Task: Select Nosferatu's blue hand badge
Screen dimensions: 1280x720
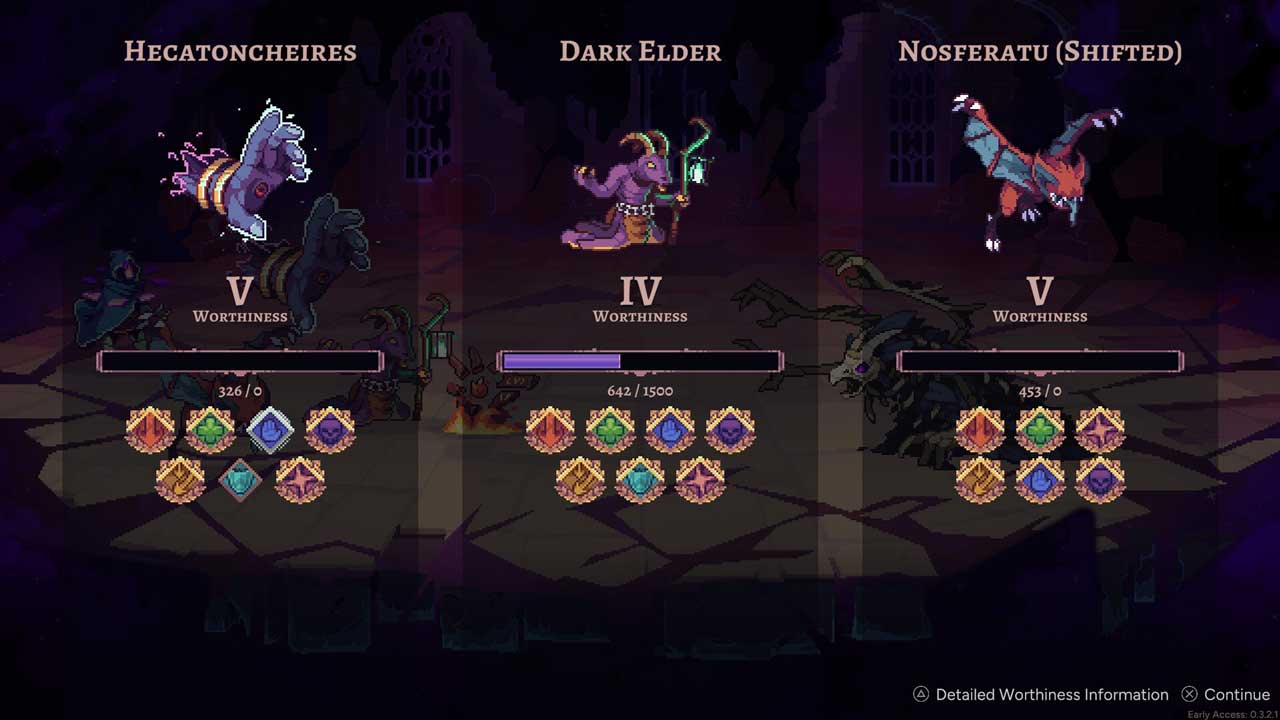Action: 1040,479
